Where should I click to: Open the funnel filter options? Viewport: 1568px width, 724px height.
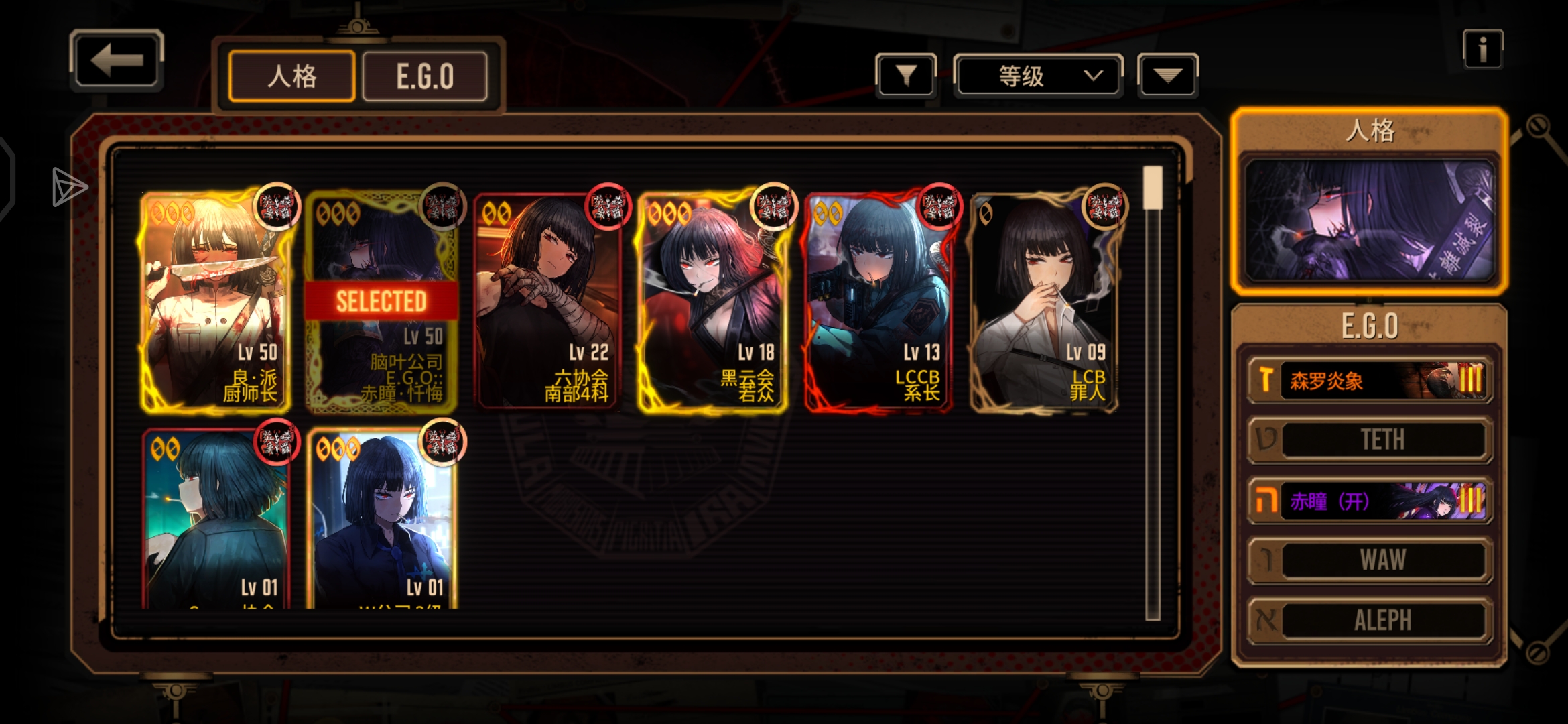coord(906,75)
